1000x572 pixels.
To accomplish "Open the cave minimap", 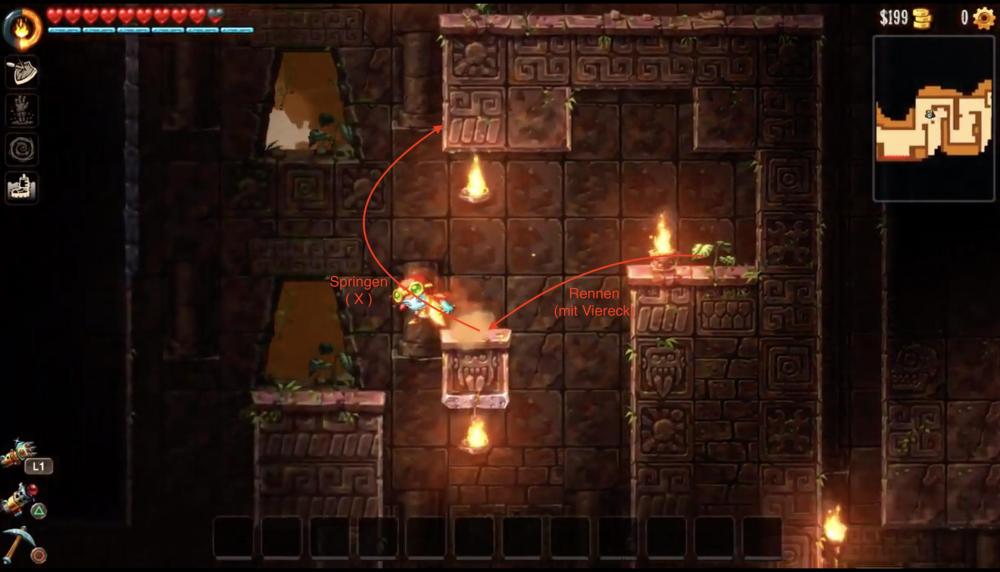I will coord(933,118).
